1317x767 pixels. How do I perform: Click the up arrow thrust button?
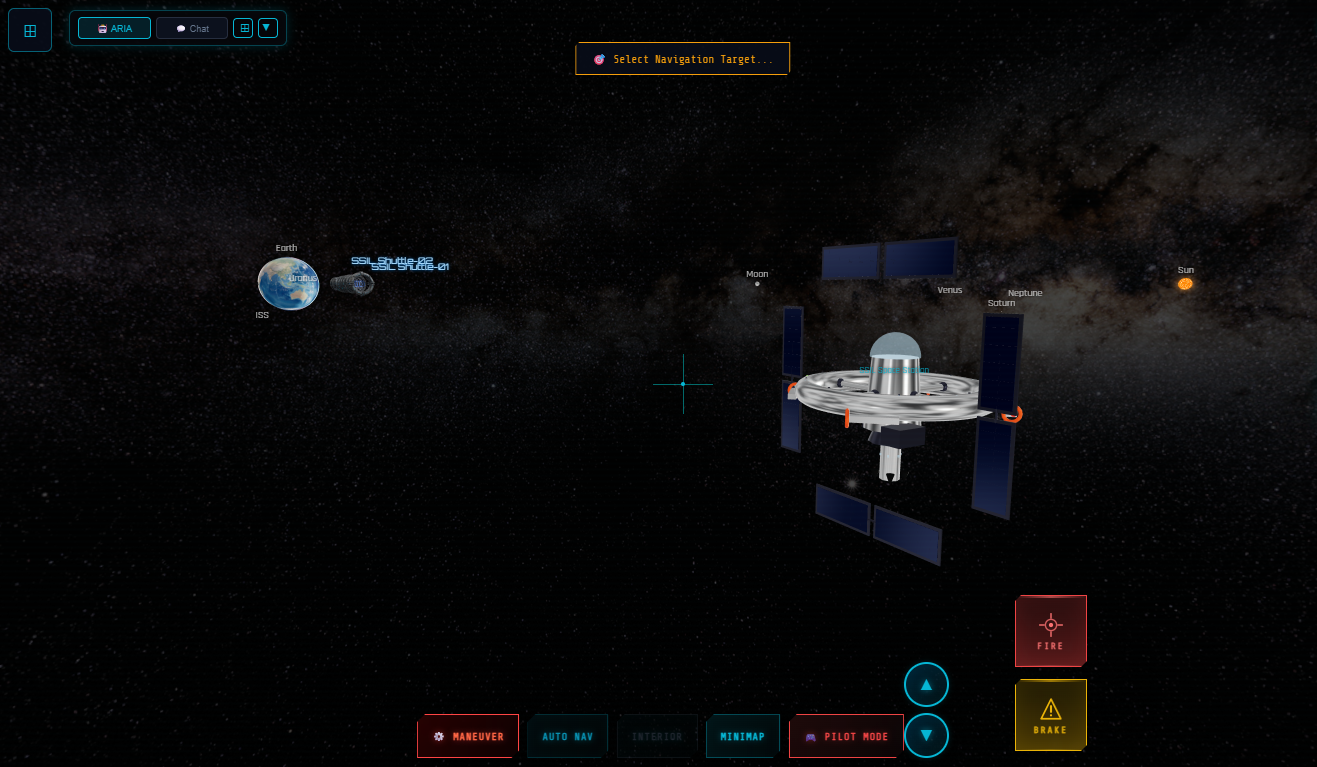click(x=926, y=685)
